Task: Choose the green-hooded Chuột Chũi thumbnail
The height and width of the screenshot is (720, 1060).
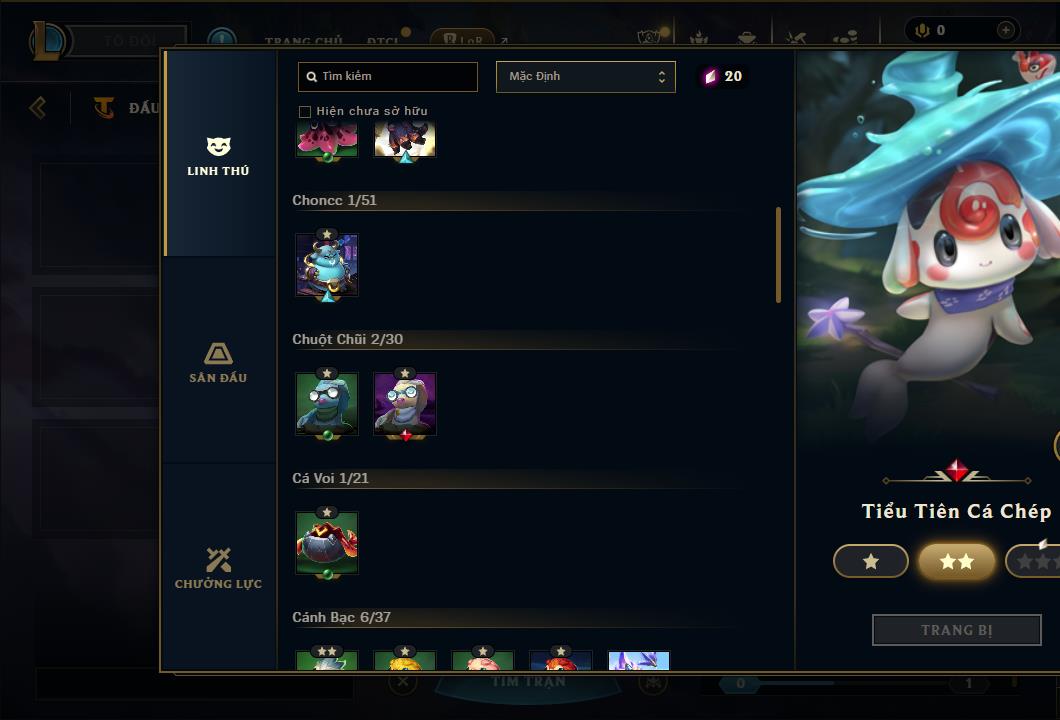Action: pos(327,404)
